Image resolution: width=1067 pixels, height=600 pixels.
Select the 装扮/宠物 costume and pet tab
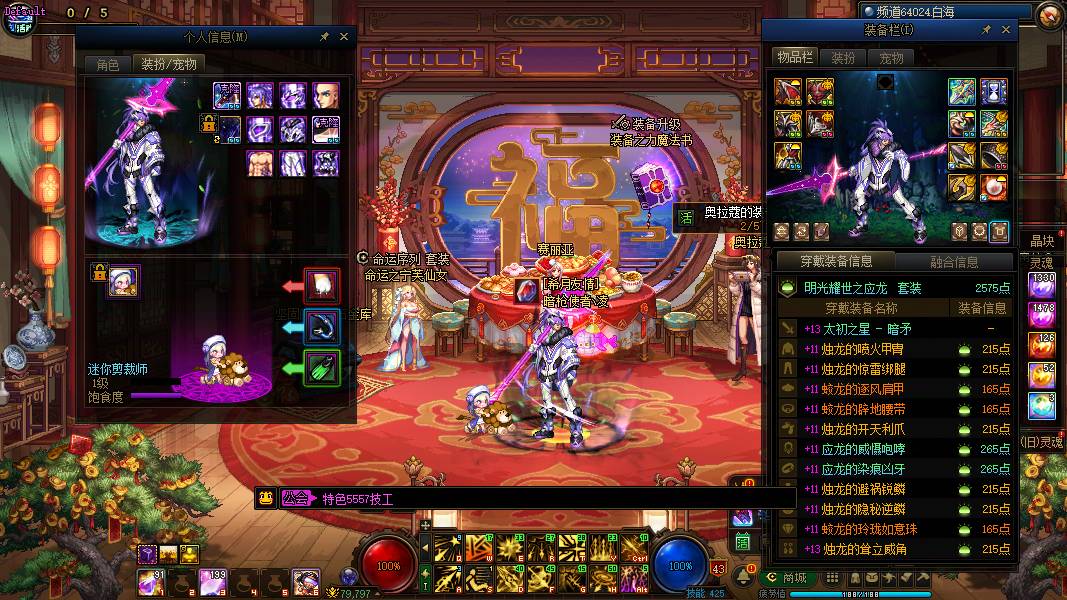click(x=169, y=64)
